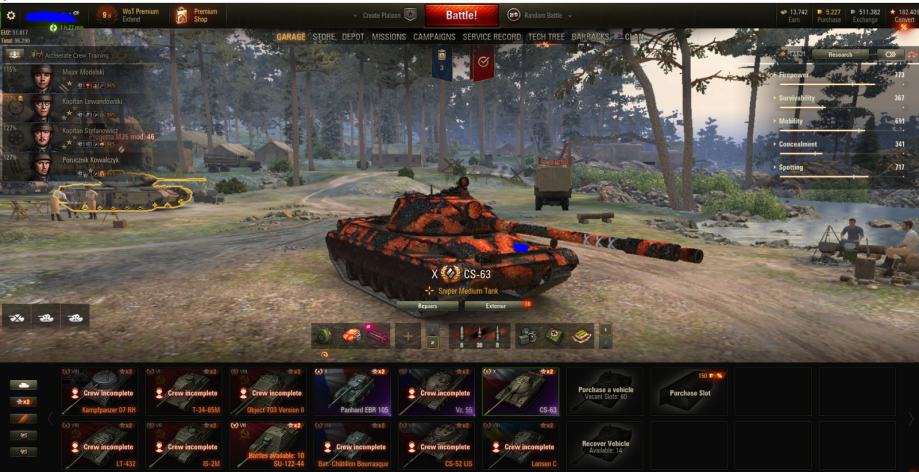Start the fight with the Battle! button

461,16
